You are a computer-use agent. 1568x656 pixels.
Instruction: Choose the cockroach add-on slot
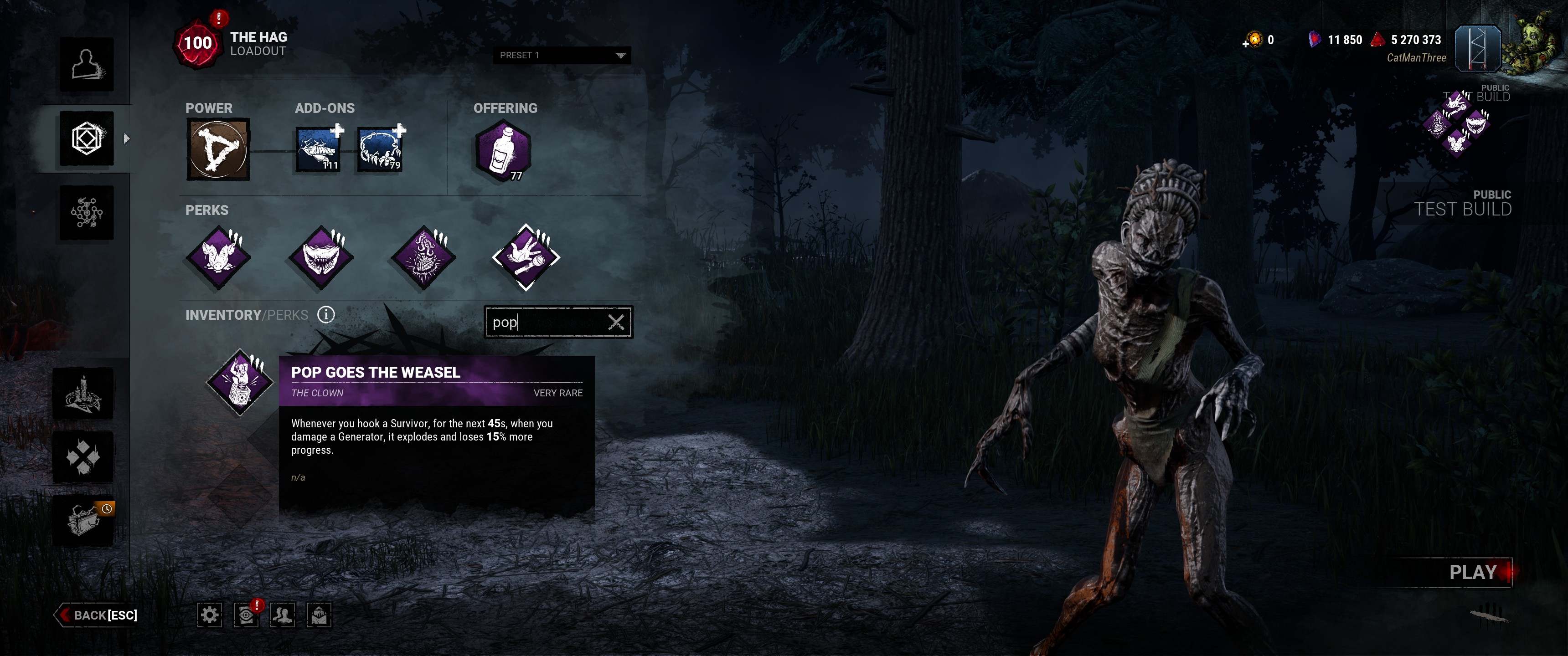point(318,150)
